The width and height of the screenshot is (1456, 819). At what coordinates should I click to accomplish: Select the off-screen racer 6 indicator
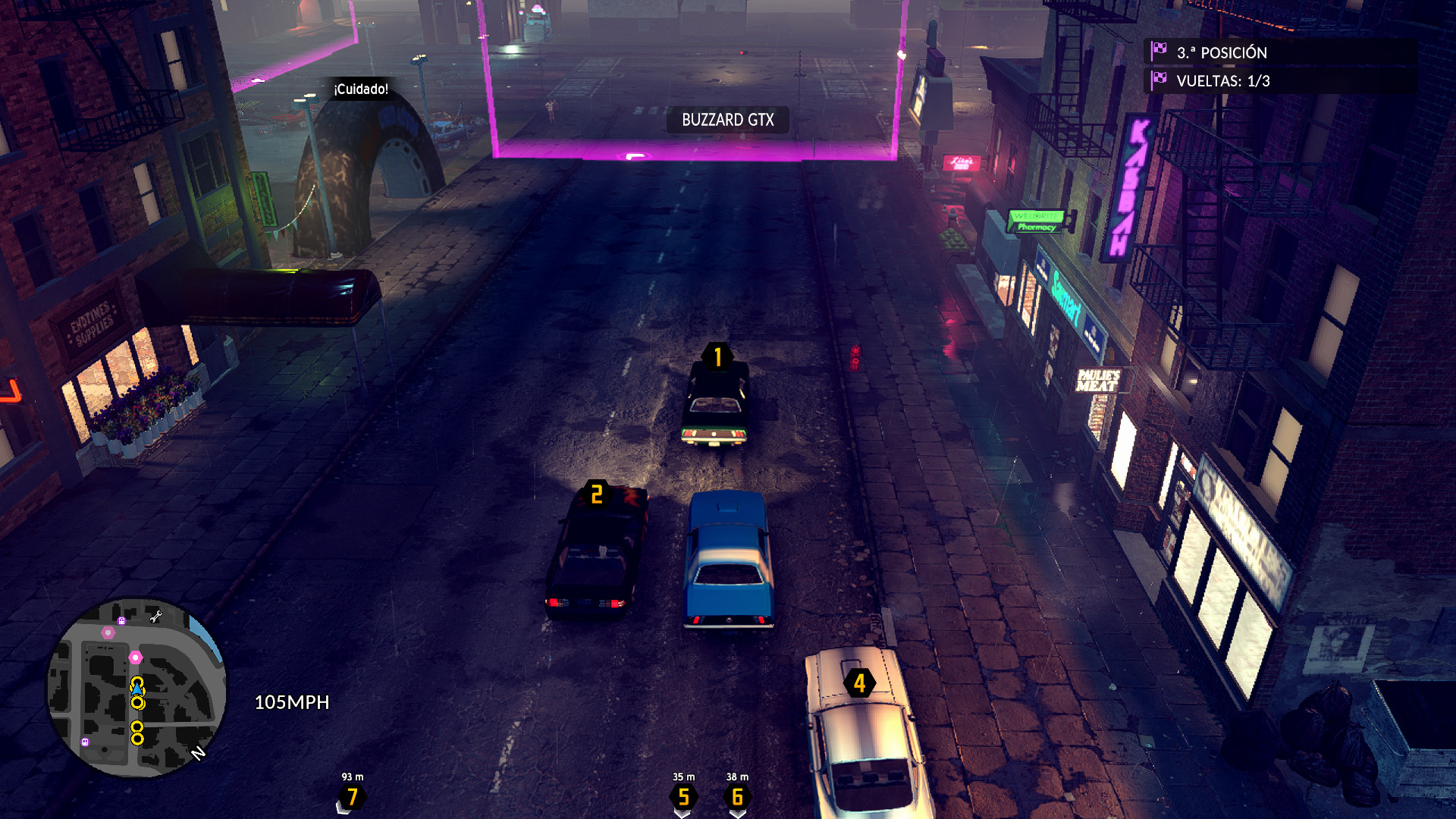(x=737, y=796)
